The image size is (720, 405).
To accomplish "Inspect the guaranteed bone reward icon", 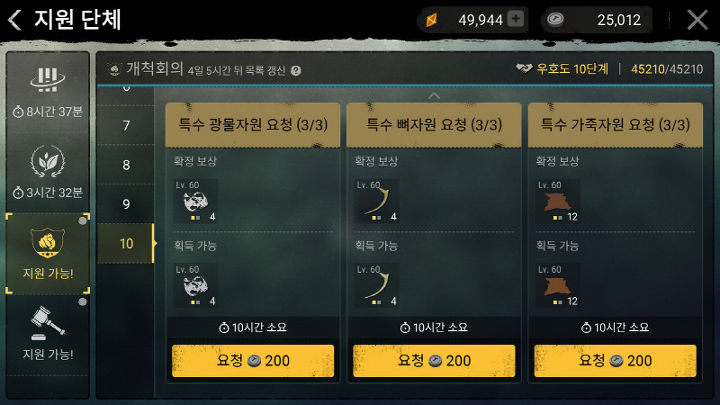I will click(x=377, y=201).
